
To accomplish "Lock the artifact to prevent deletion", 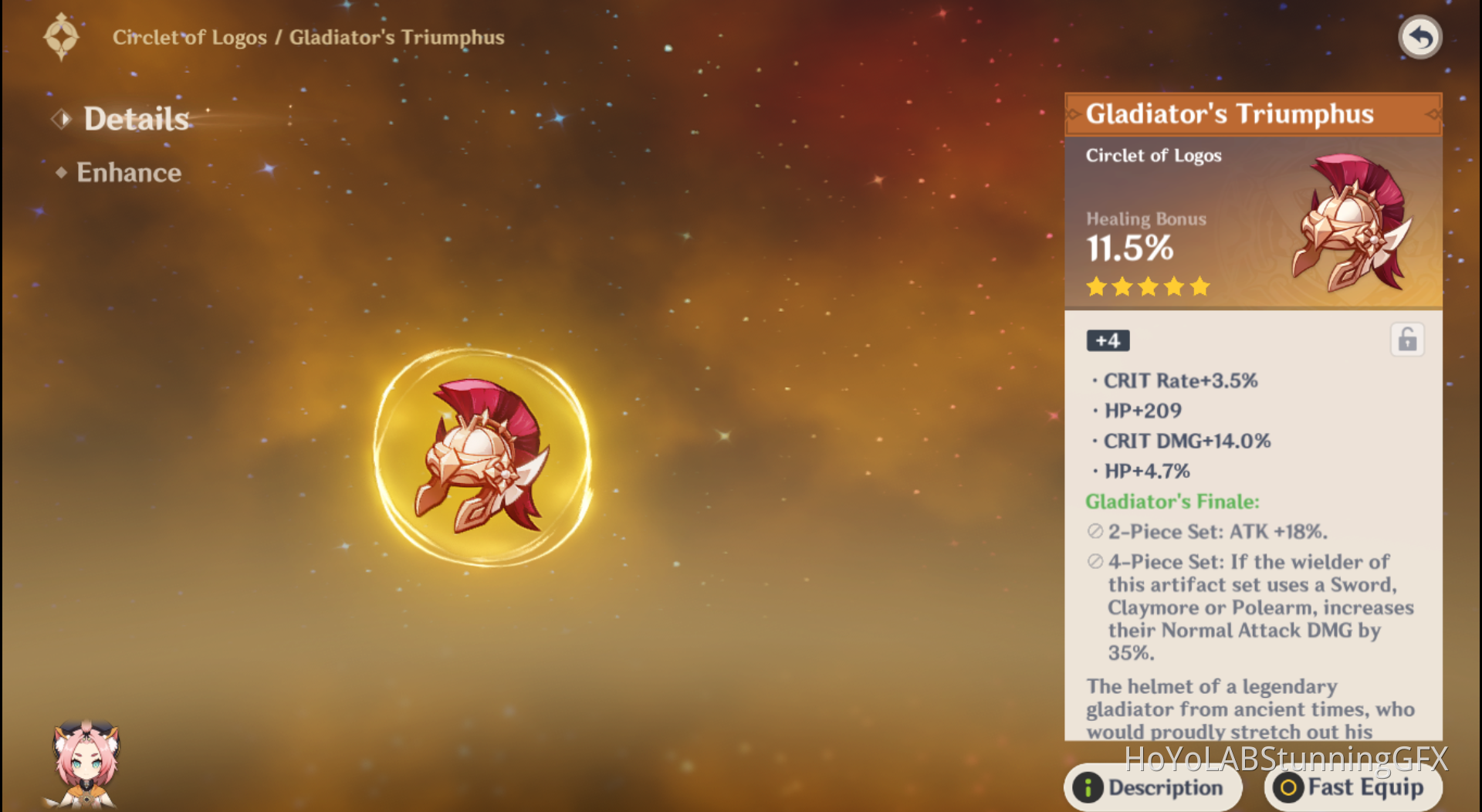I will pyautogui.click(x=1406, y=340).
